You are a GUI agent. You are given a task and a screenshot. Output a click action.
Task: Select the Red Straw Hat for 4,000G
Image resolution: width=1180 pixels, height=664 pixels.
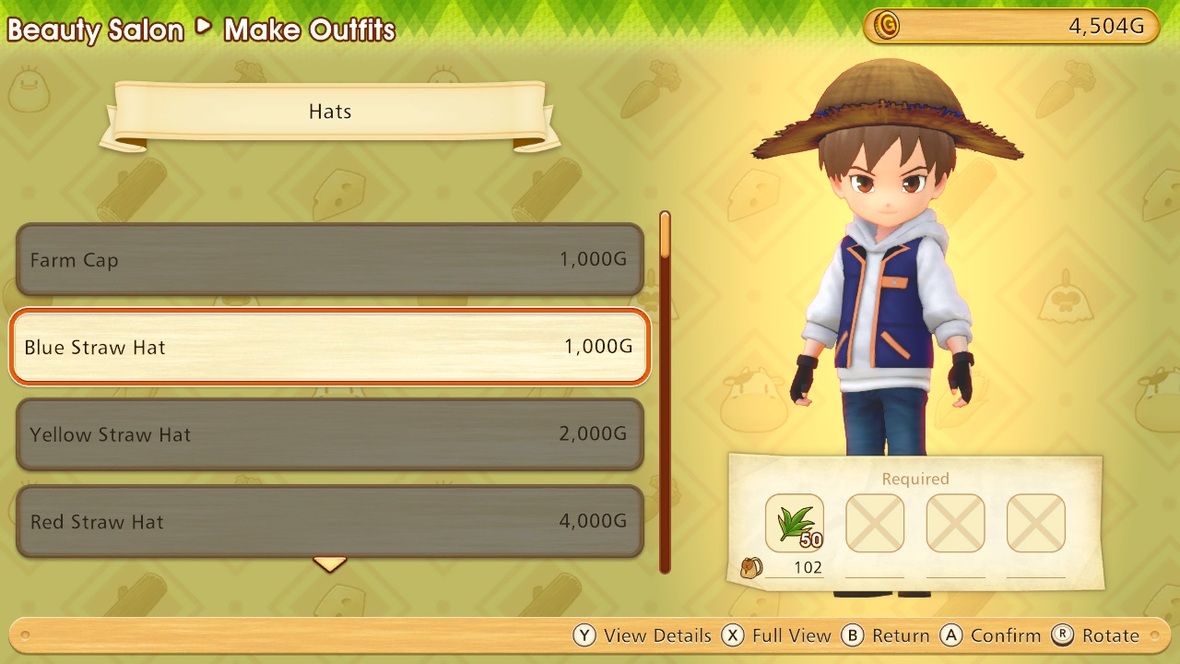coord(329,522)
